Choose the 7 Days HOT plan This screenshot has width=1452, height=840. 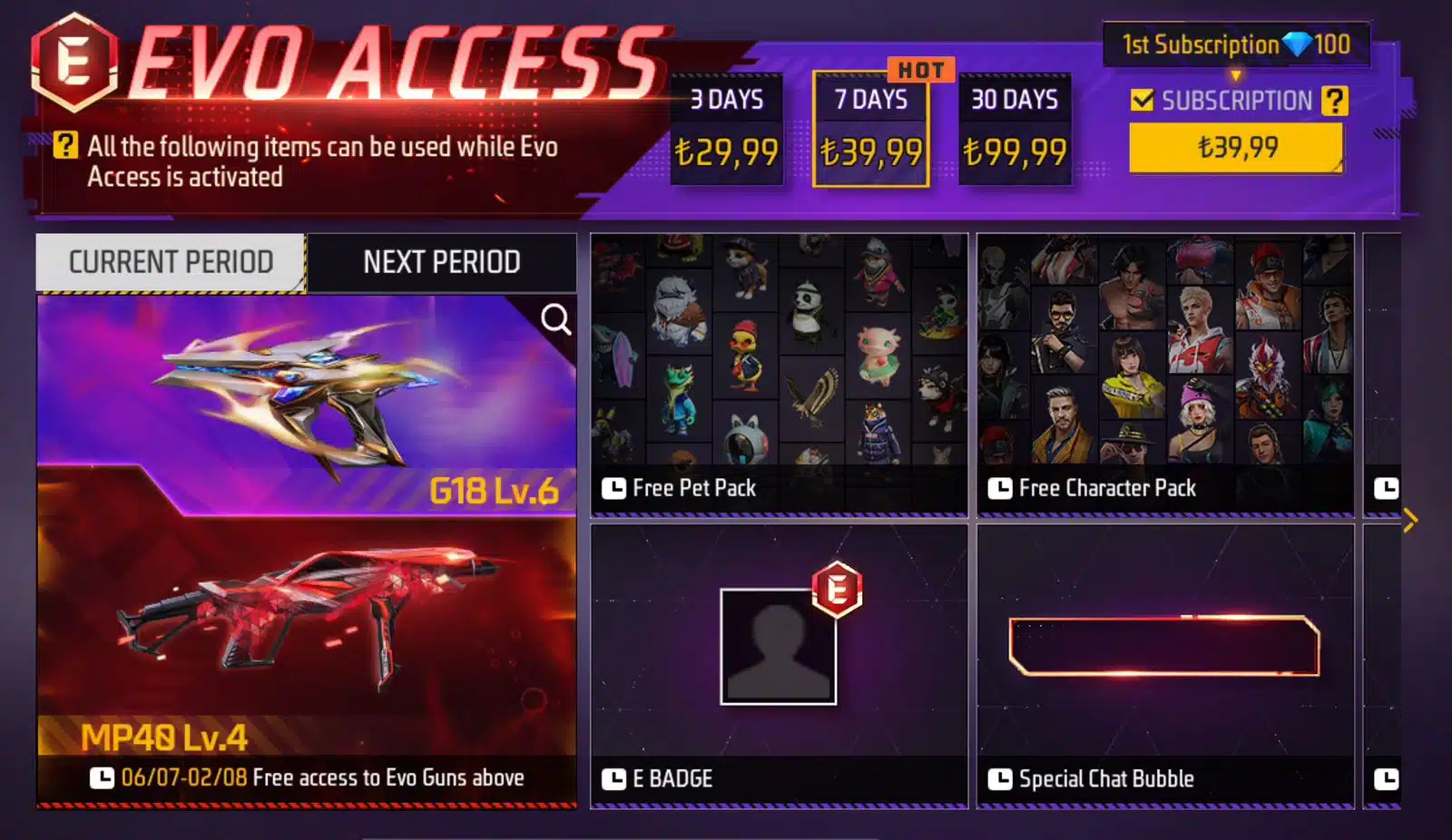click(x=870, y=130)
